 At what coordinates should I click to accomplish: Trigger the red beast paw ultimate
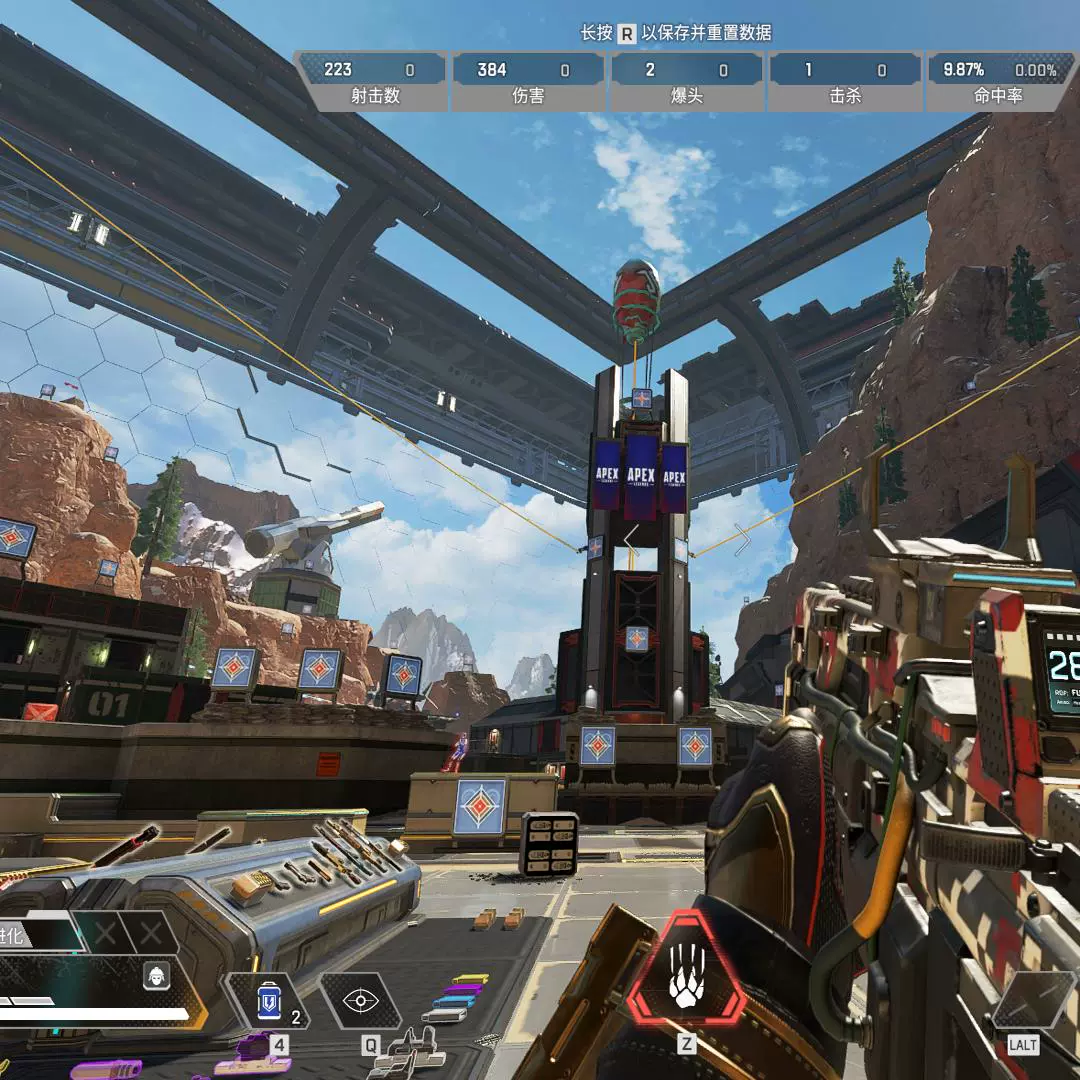tap(686, 972)
